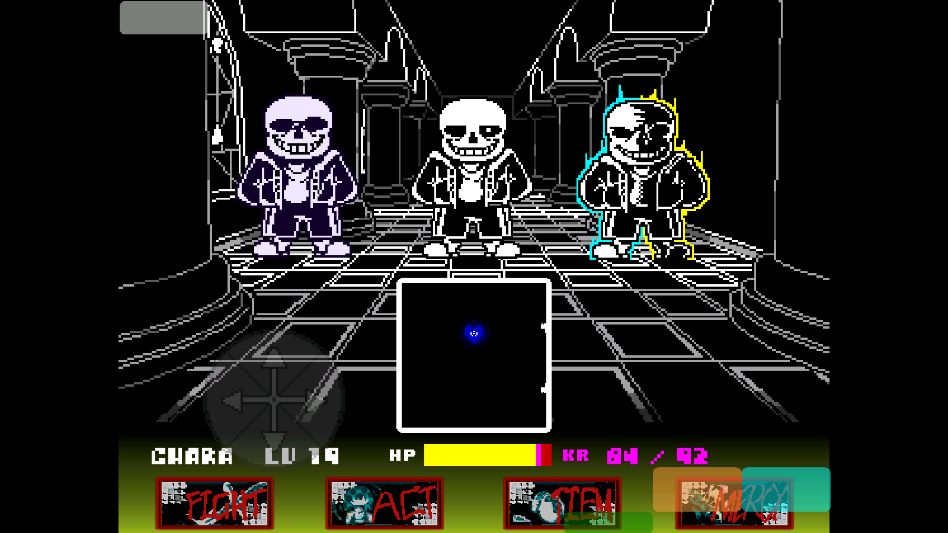Select the MERCY command button
Image resolution: width=948 pixels, height=533 pixels.
734,505
